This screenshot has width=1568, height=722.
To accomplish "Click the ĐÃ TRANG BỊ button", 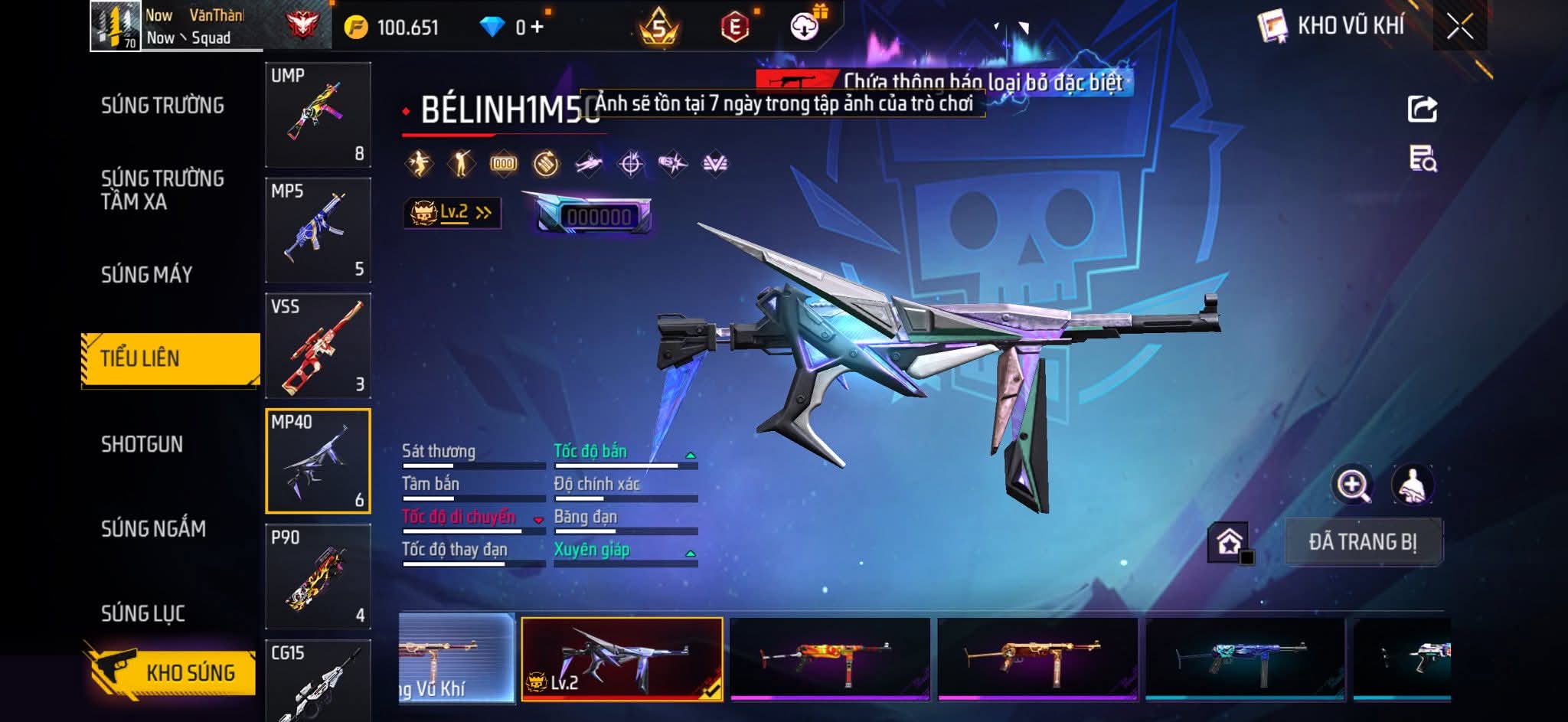I will [x=1363, y=542].
